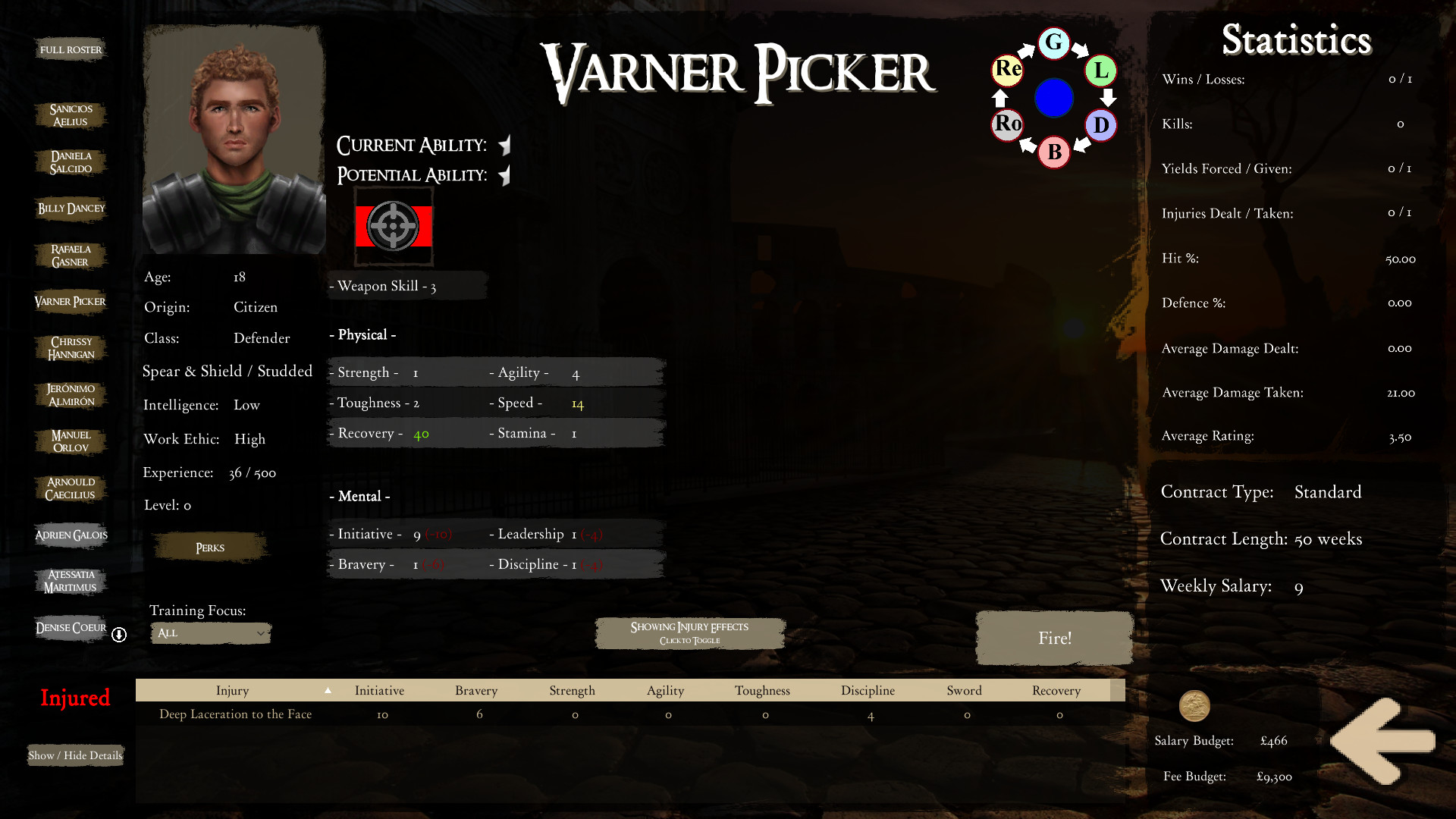The height and width of the screenshot is (819, 1456).
Task: Click the red and black team banner swatch
Action: (394, 225)
